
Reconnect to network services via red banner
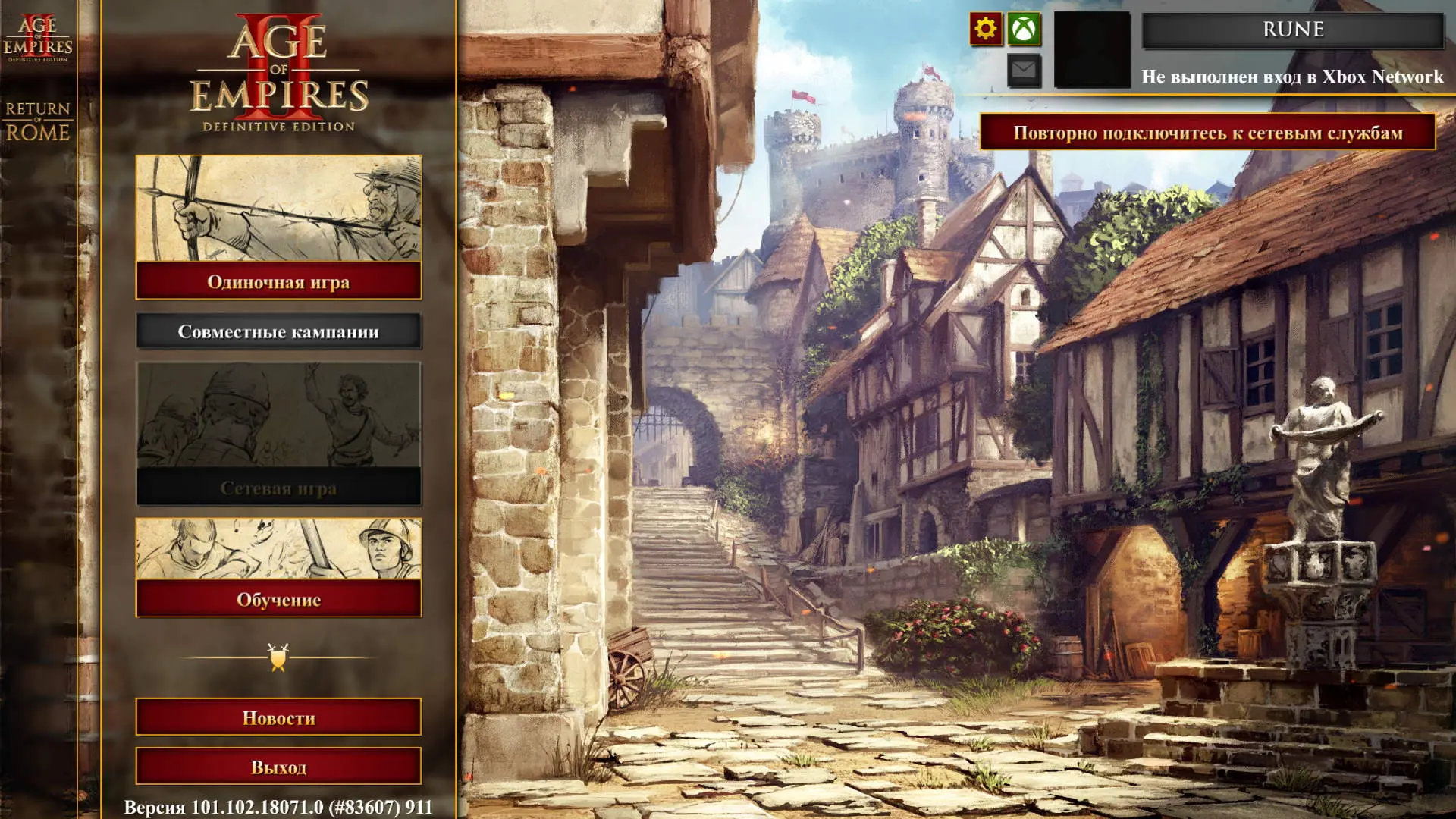pyautogui.click(x=1207, y=133)
